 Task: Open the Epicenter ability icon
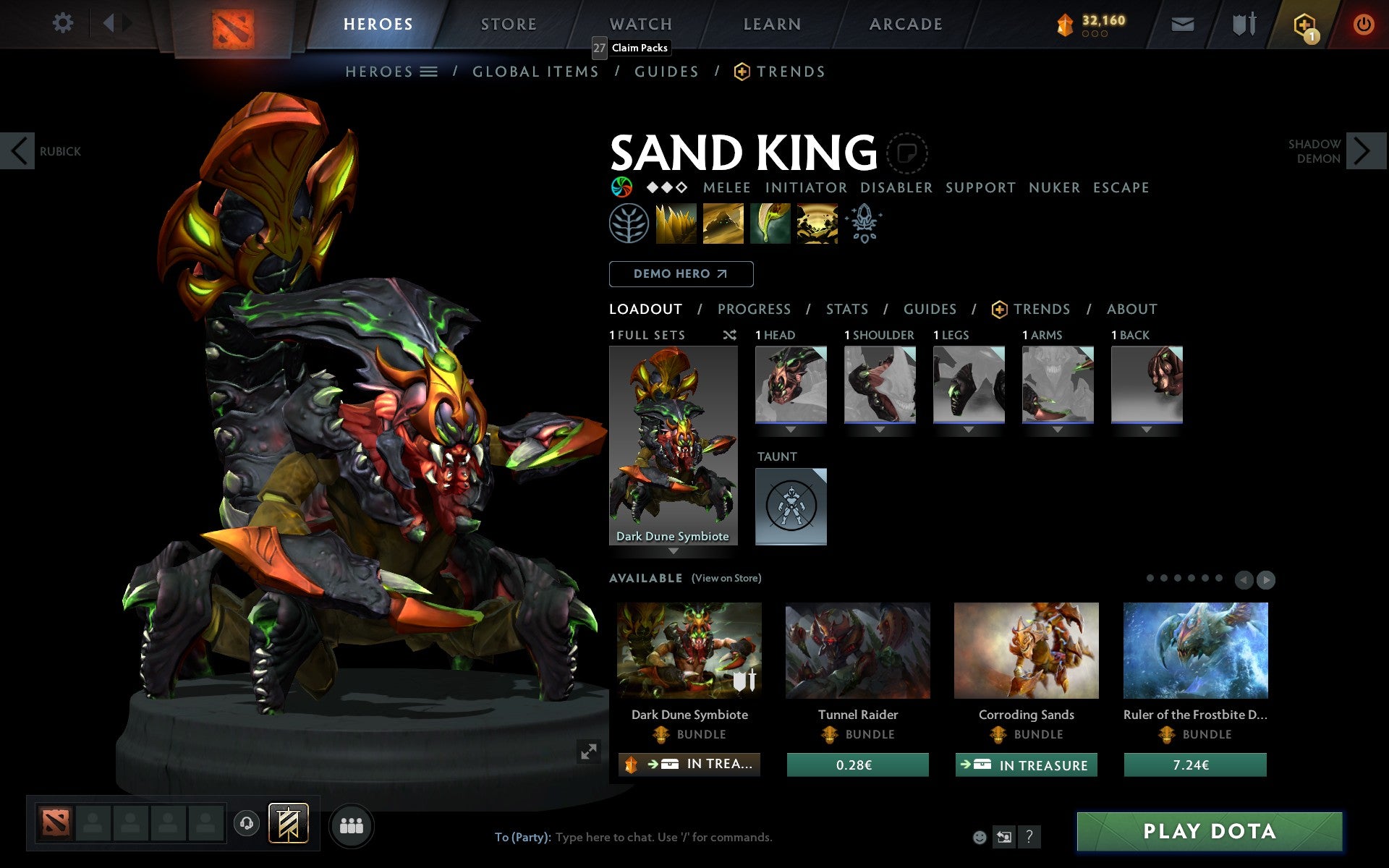pyautogui.click(x=816, y=224)
